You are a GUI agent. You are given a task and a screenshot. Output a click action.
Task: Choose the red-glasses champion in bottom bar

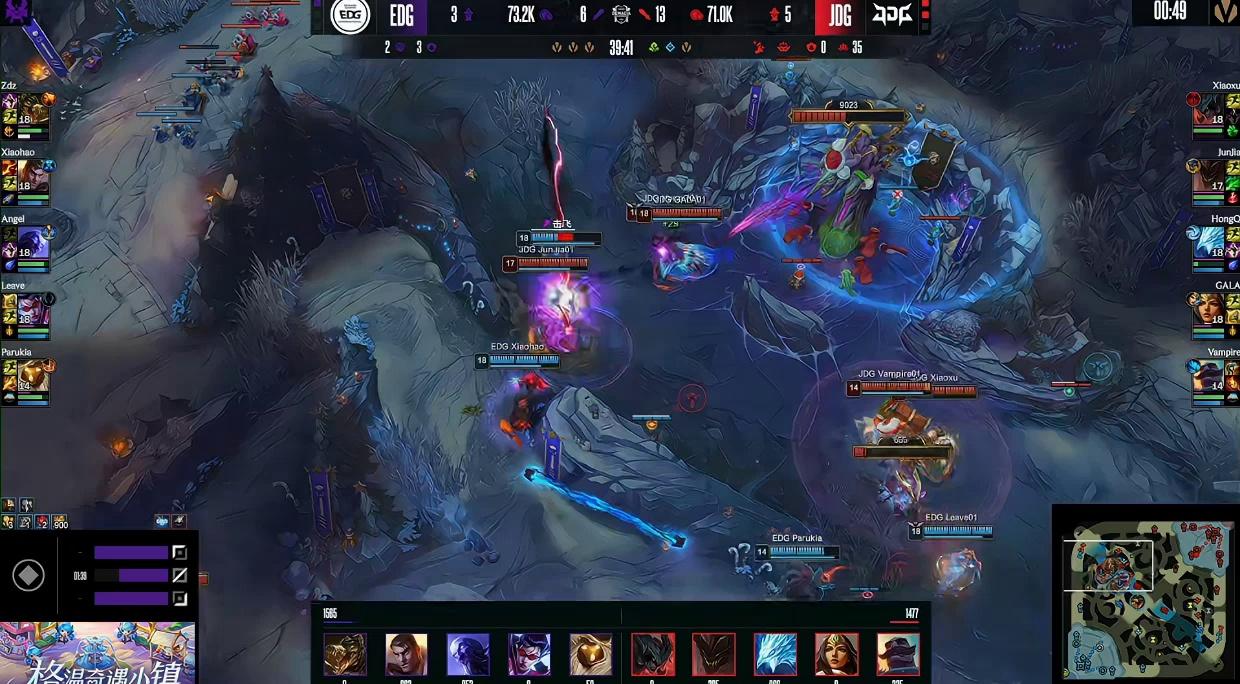[529, 655]
